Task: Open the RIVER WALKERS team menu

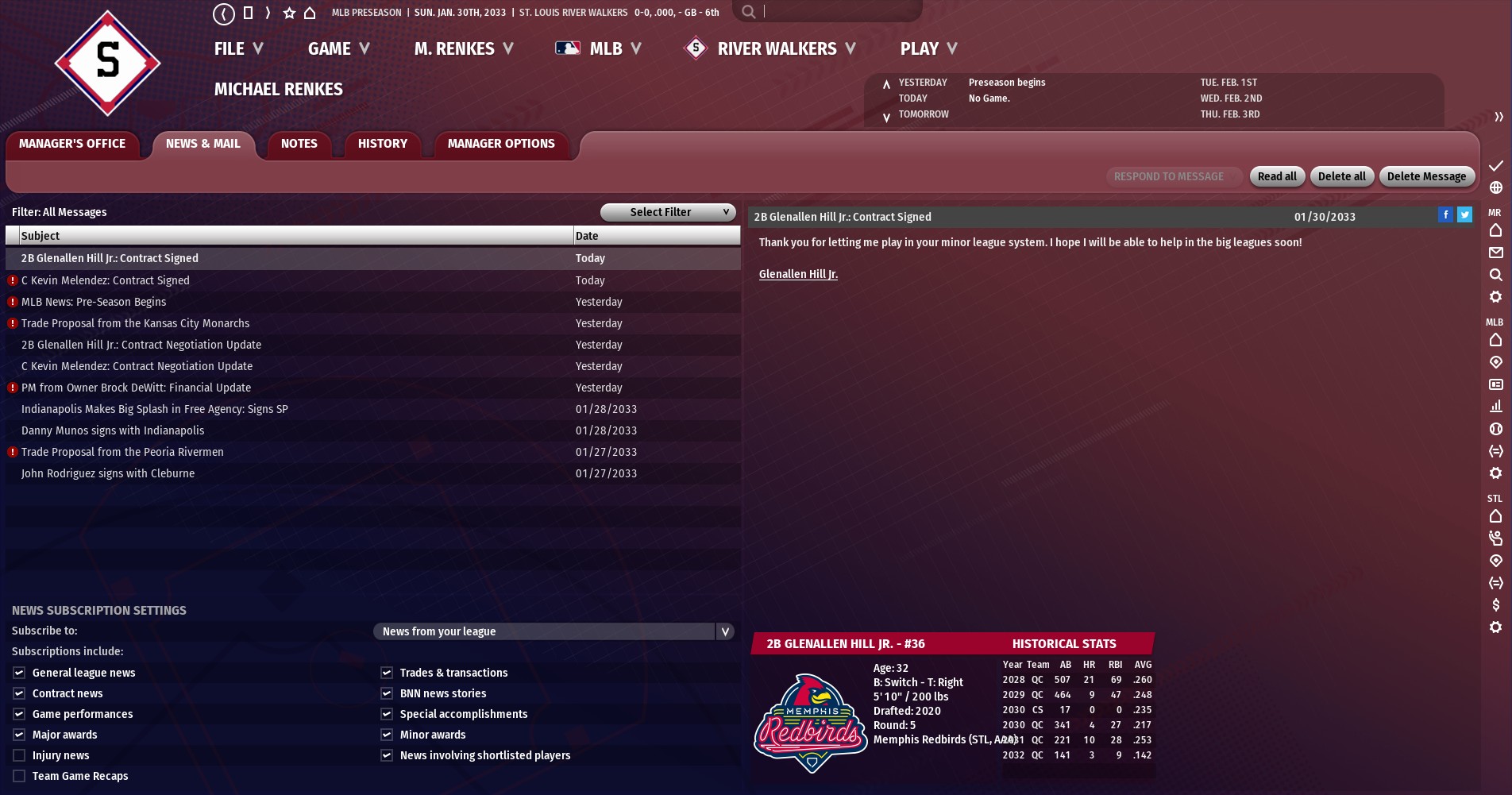Action: [x=776, y=49]
